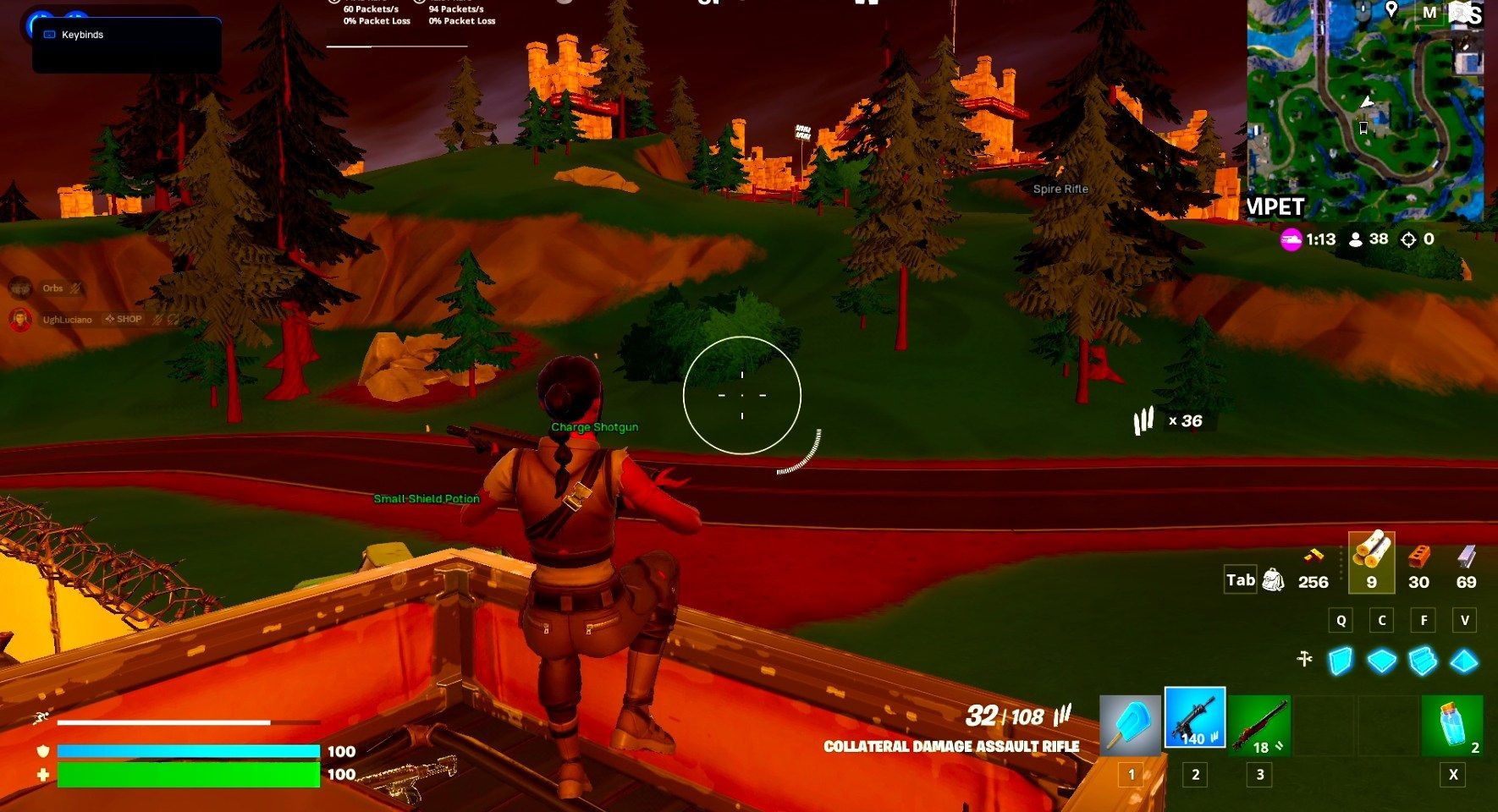Screen dimensions: 1498x812
Task: Click the gold bars currency icon
Action: 1313,557
